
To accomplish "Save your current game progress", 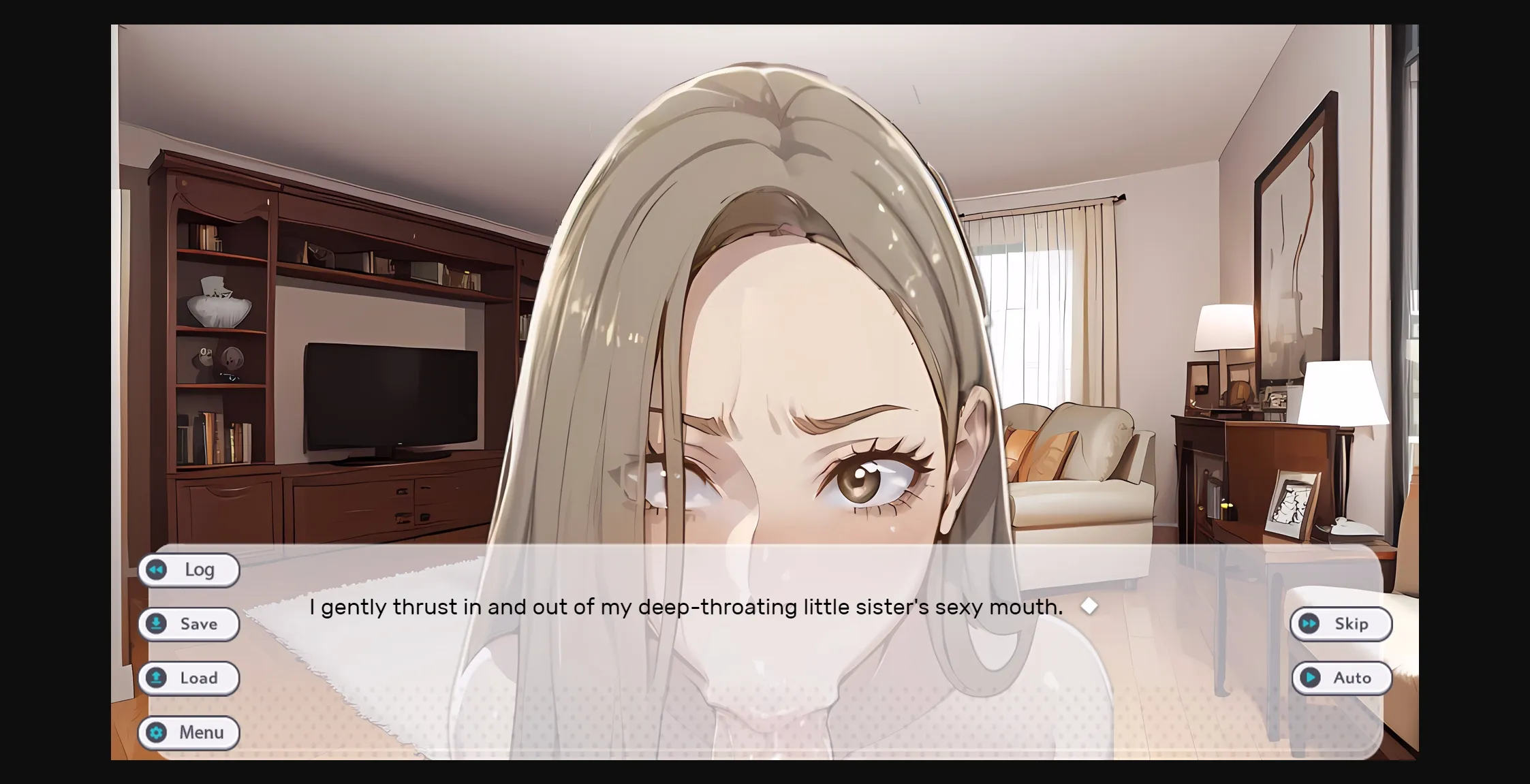I will click(189, 623).
